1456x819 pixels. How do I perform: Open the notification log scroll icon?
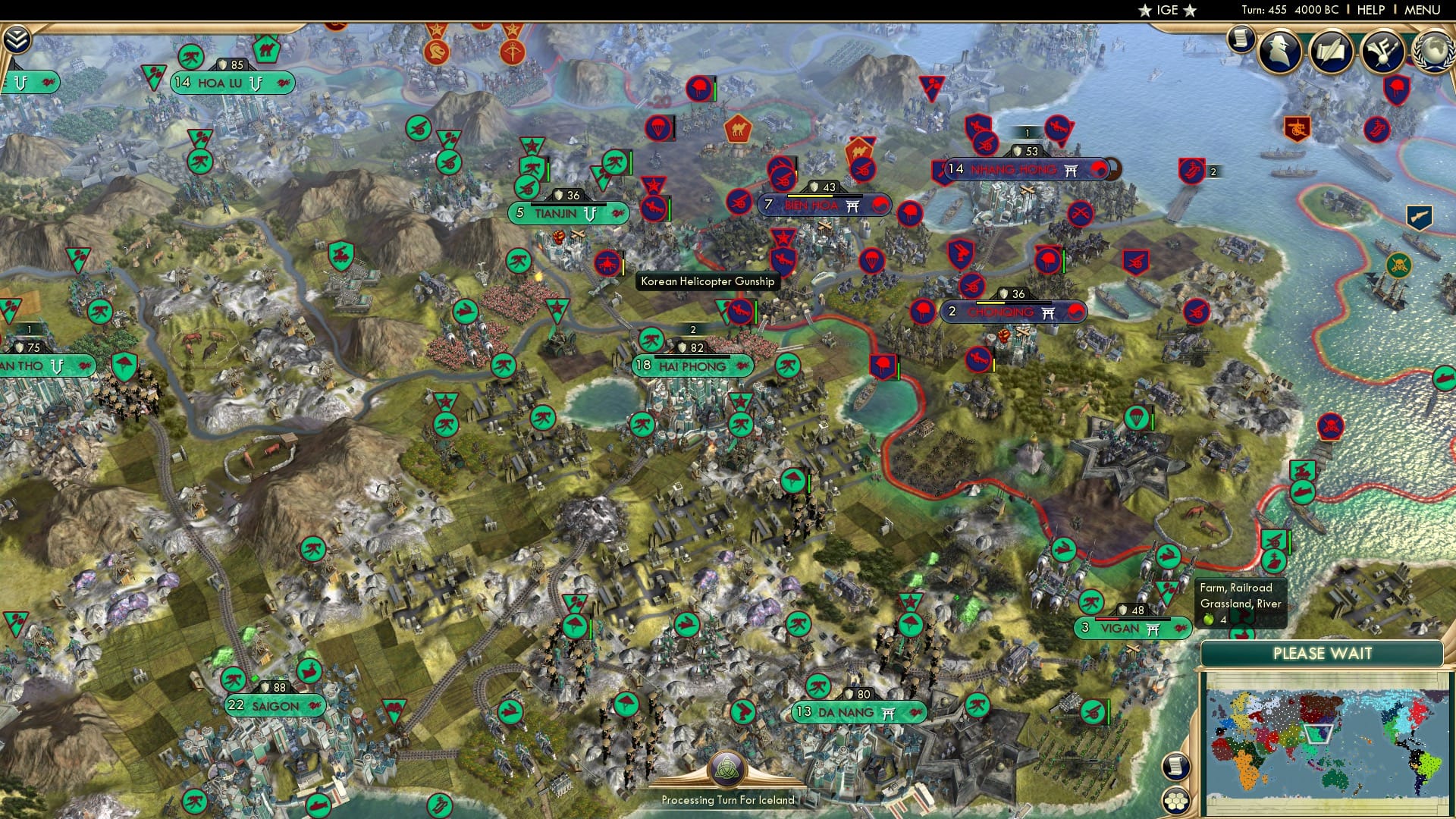(x=1241, y=40)
